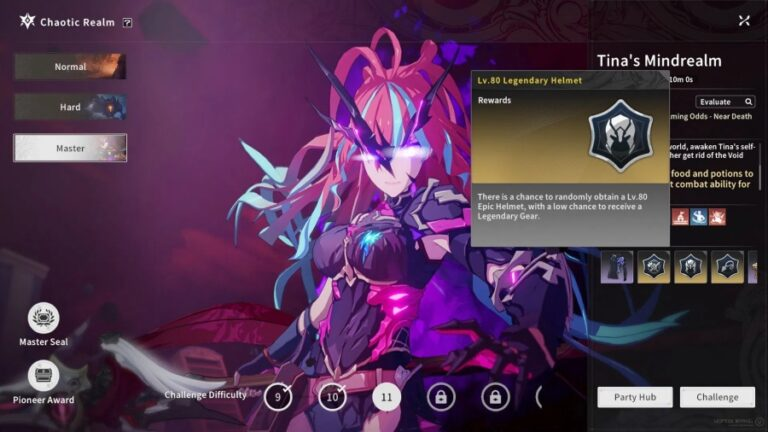Select challenge difficulty level 9

coord(278,397)
